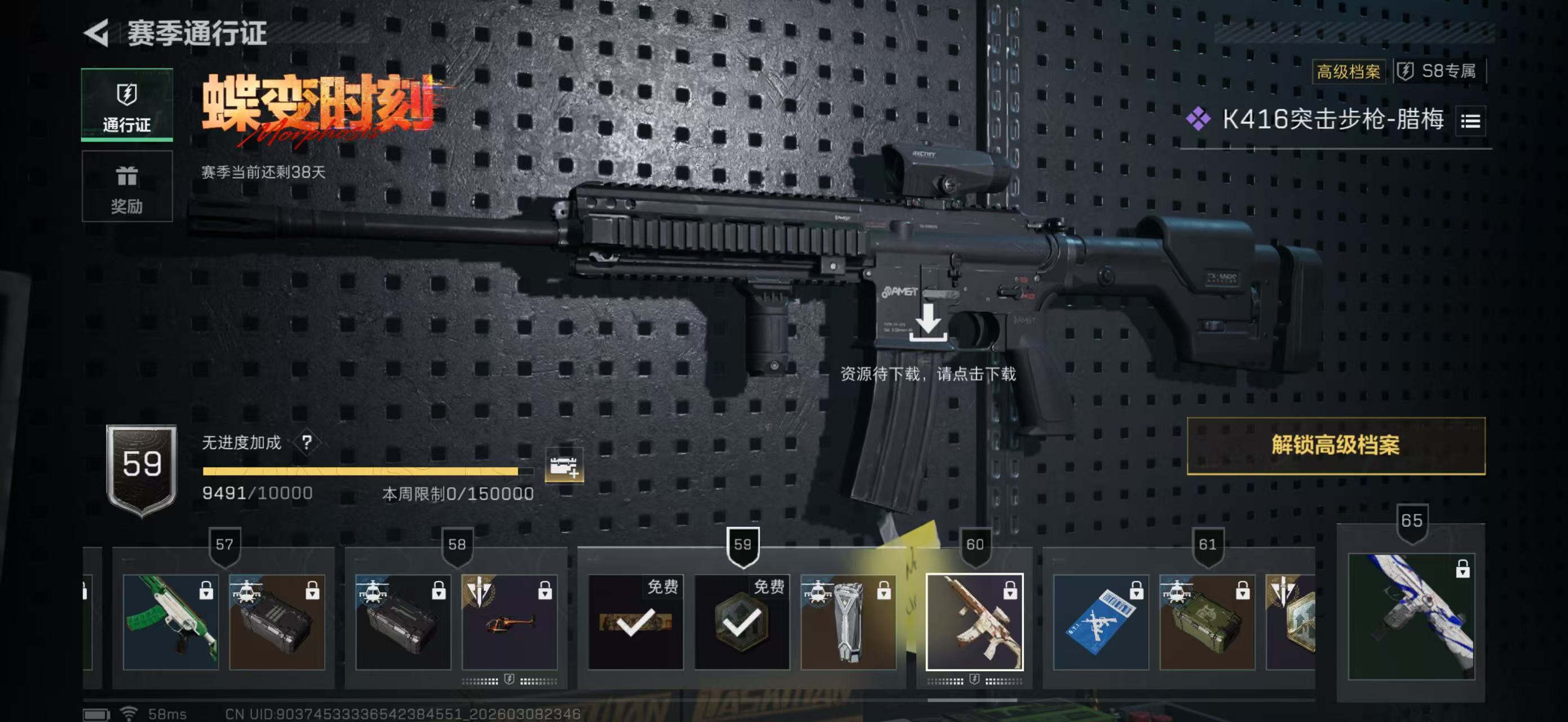Viewport: 1568px width, 722px height.
Task: Select the black supply case reward at level 58
Action: point(403,622)
